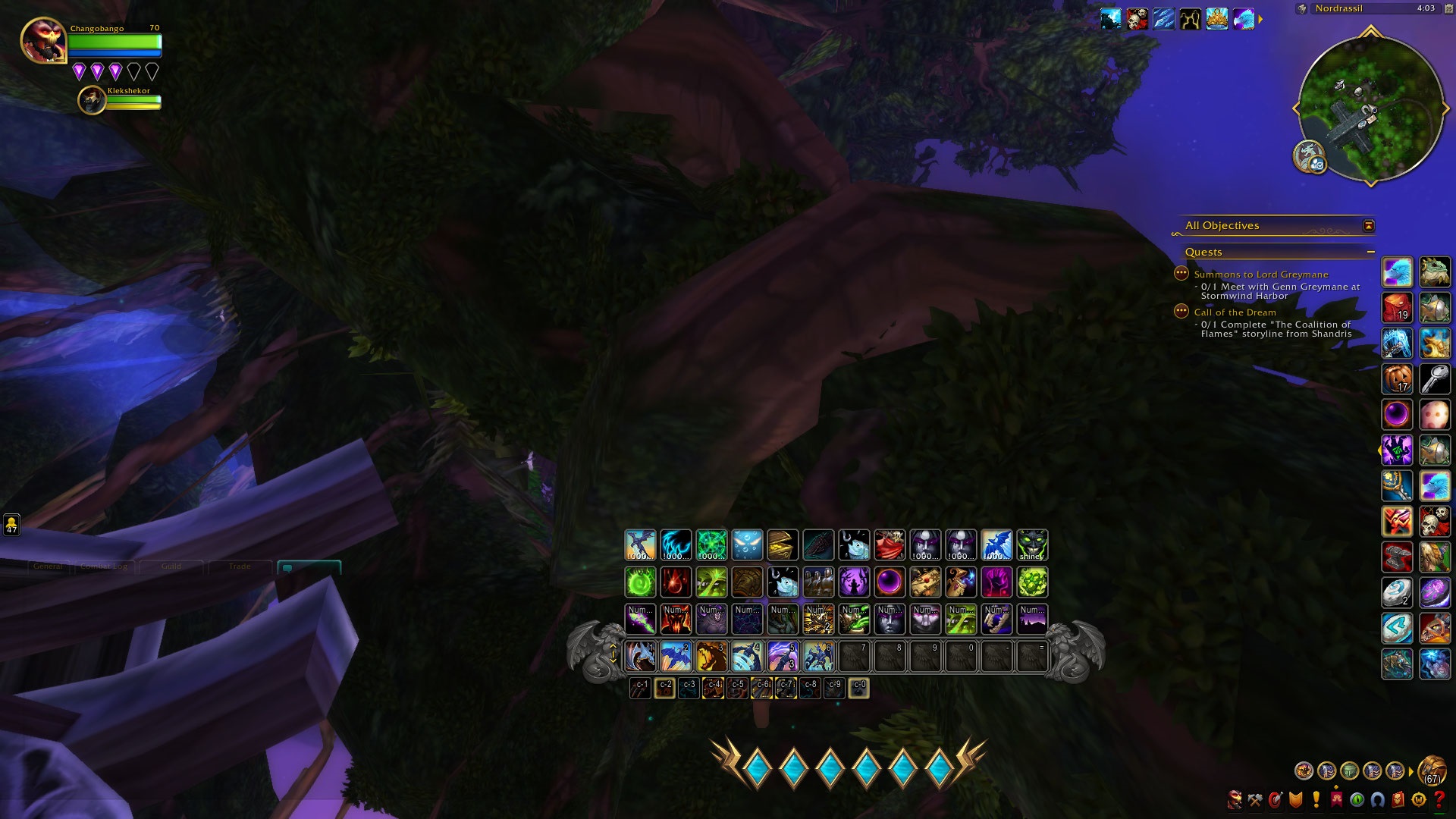Open the Summons to Lord Greymane quest

point(1260,275)
